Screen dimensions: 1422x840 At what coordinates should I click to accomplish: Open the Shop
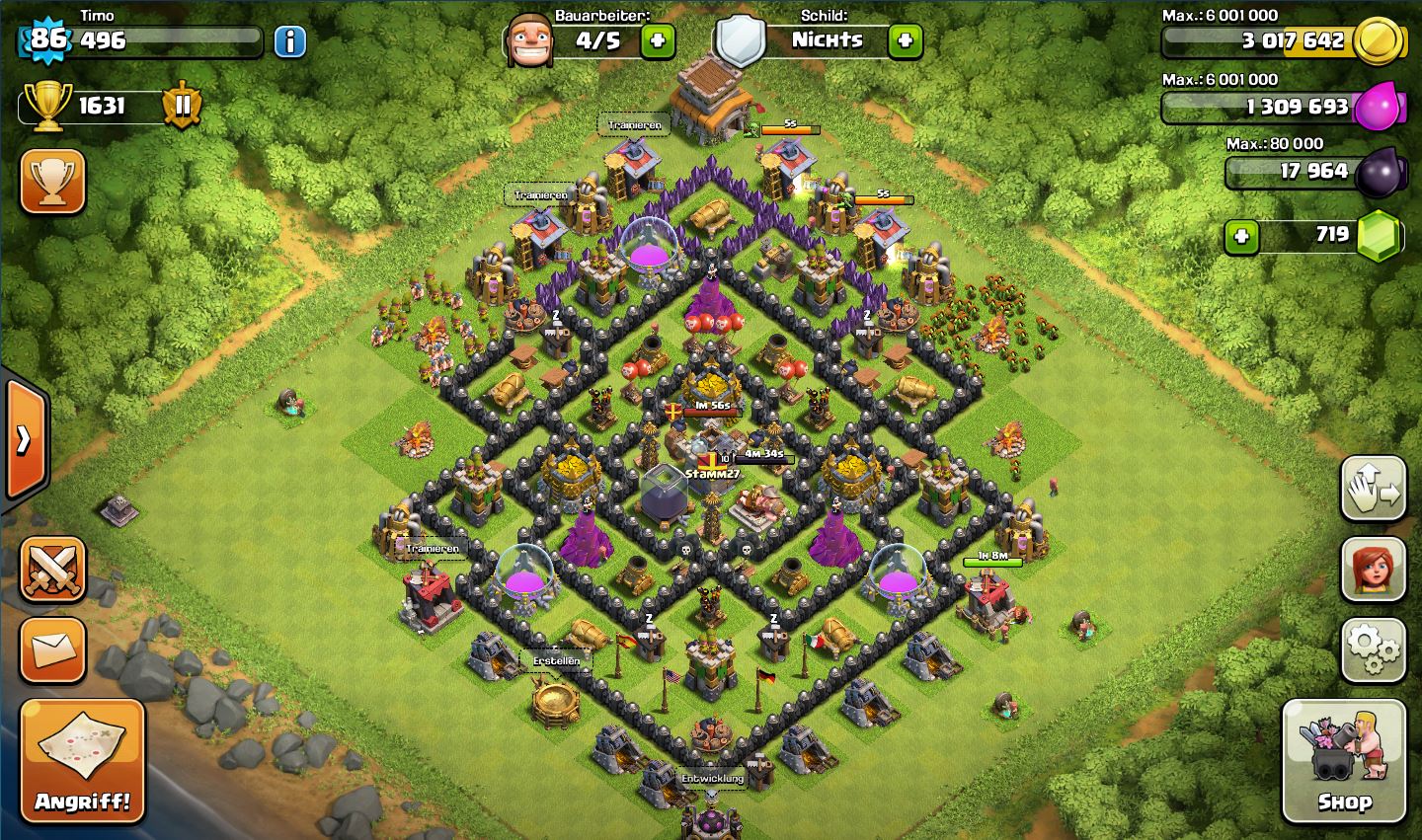[1343, 761]
